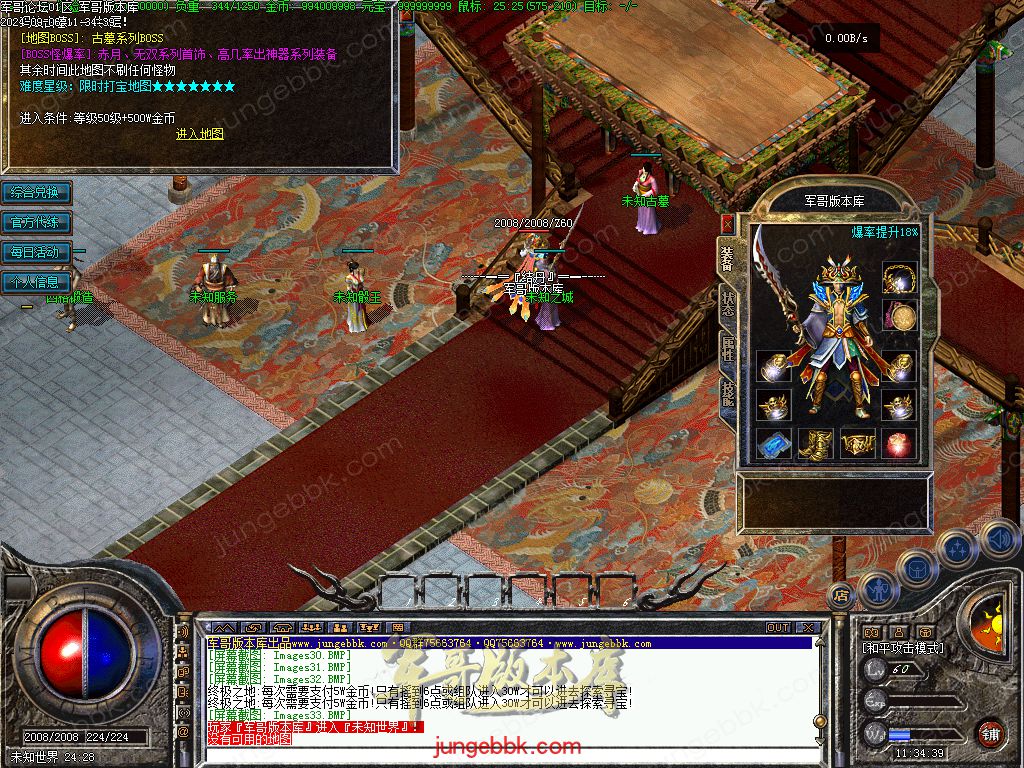Select the blue gem equipment slot
This screenshot has width=1024, height=768.
click(774, 444)
